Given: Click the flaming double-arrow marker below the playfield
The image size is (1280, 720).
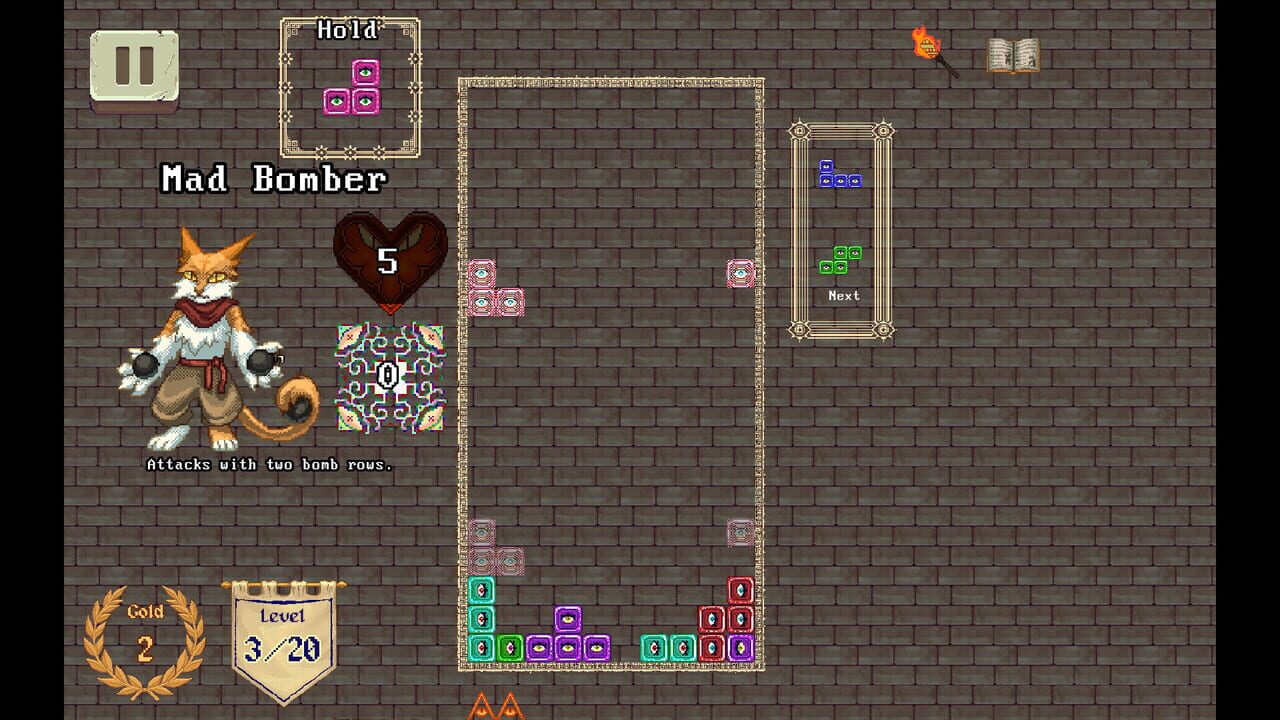Looking at the screenshot, I should pyautogui.click(x=496, y=710).
